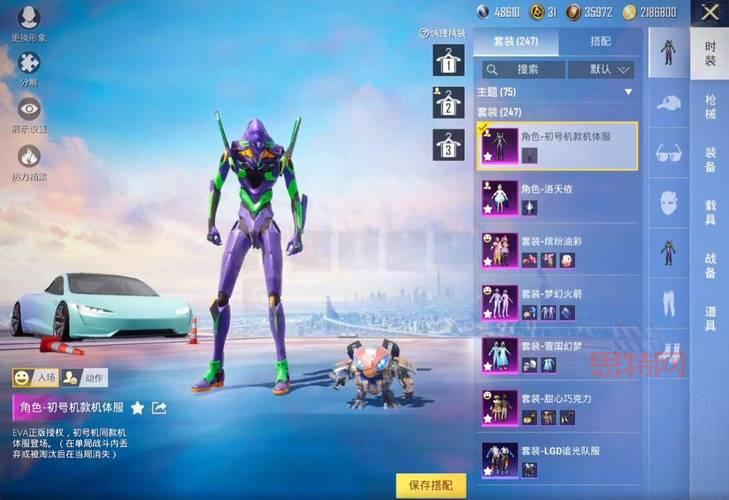Select the 套装 (247) tab

515,42
